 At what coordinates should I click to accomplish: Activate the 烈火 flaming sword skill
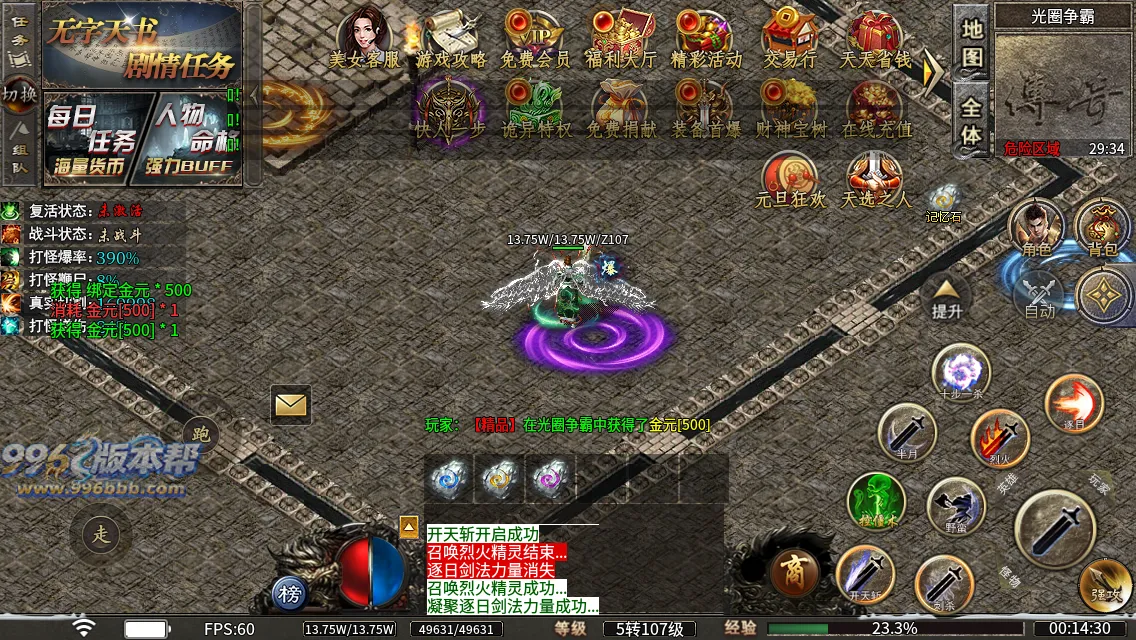coord(1000,438)
